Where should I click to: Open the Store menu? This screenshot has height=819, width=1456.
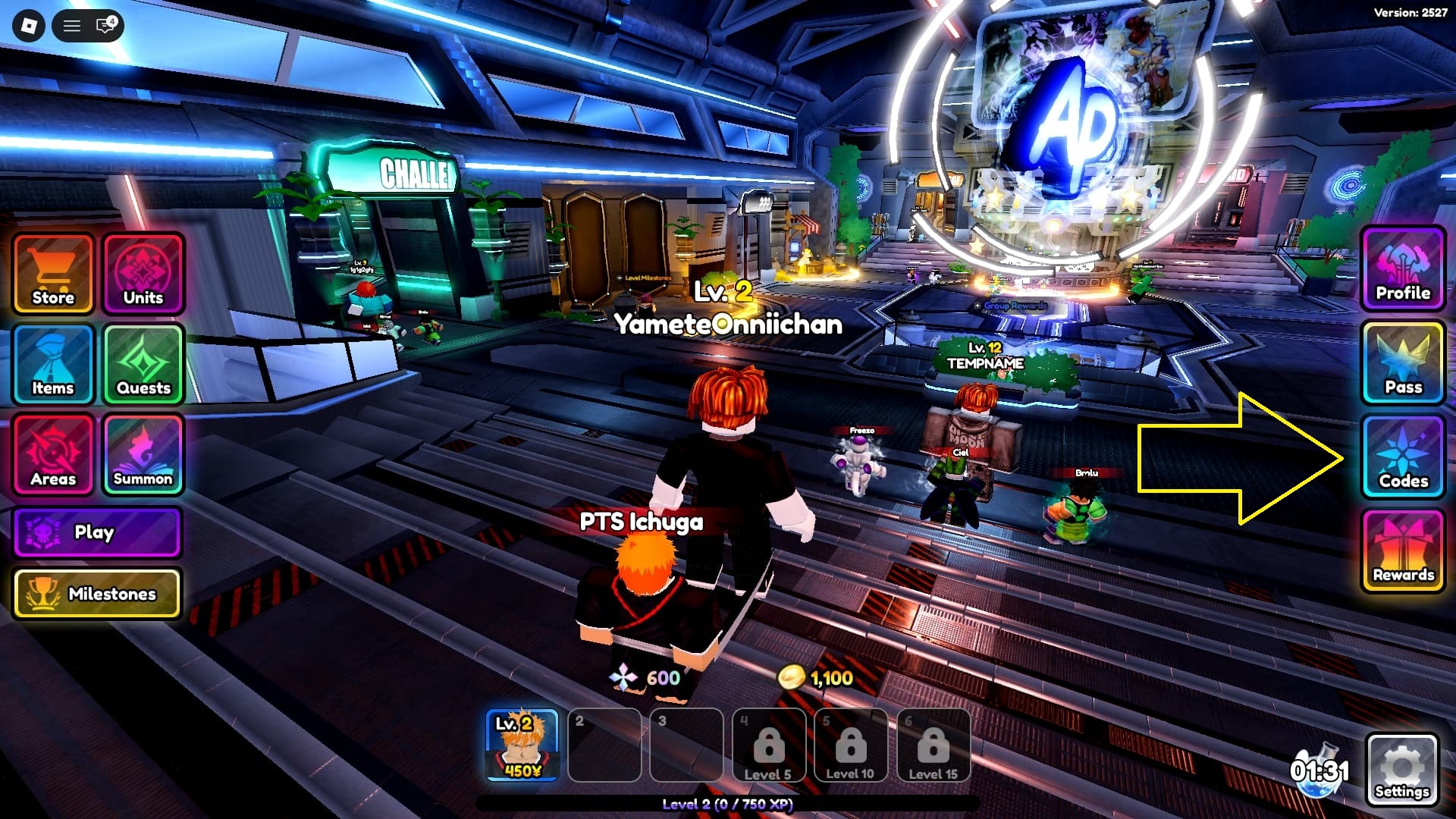click(x=53, y=274)
